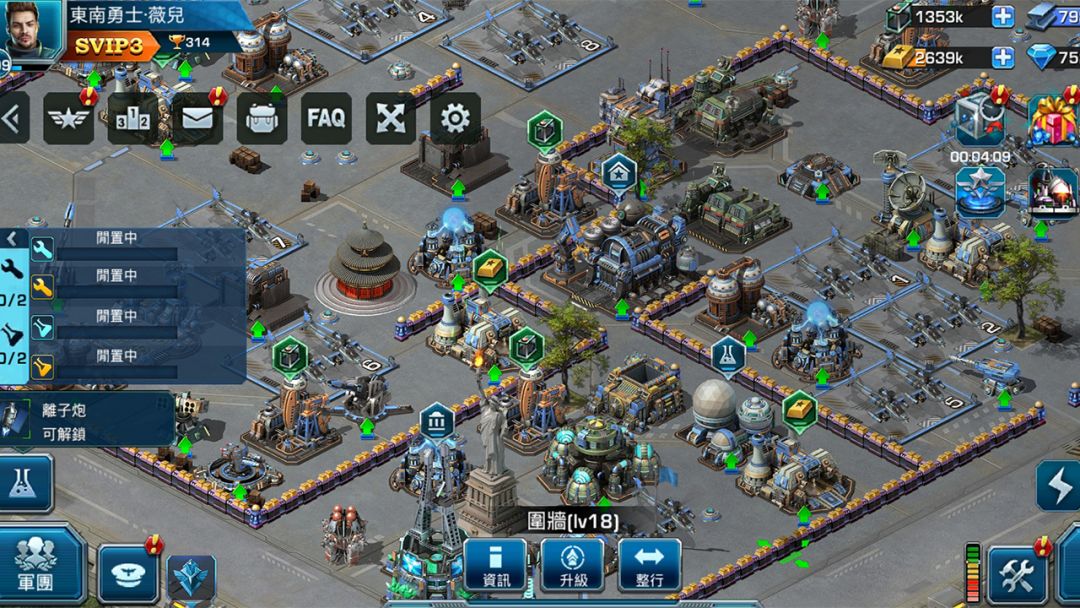Show the leaderboard podium icon
The width and height of the screenshot is (1080, 608).
[x=133, y=119]
